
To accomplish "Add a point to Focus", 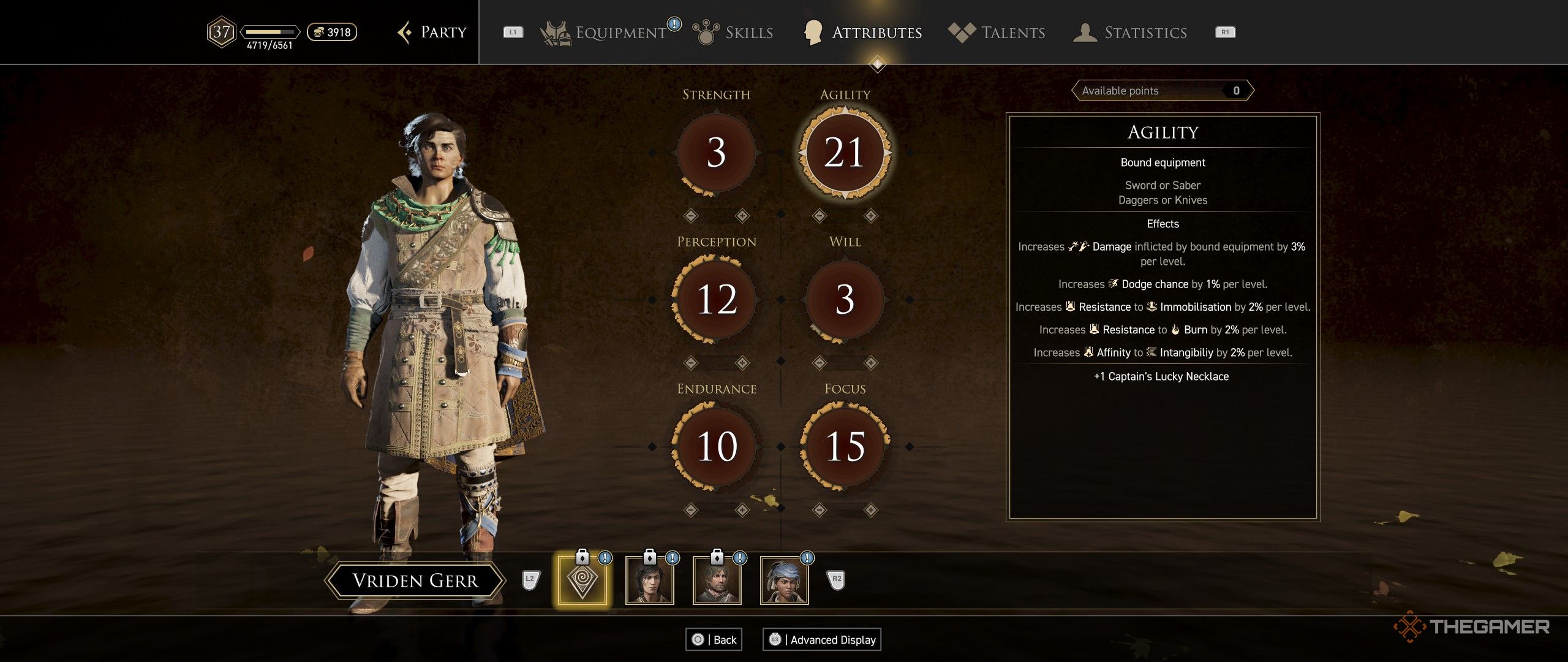I will 871,510.
